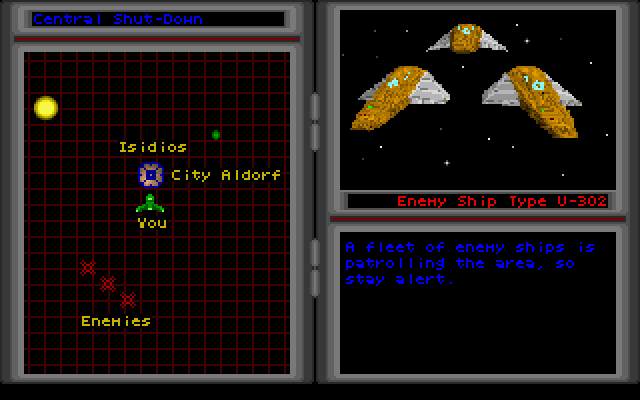Click the small green dot map marker

click(216, 134)
